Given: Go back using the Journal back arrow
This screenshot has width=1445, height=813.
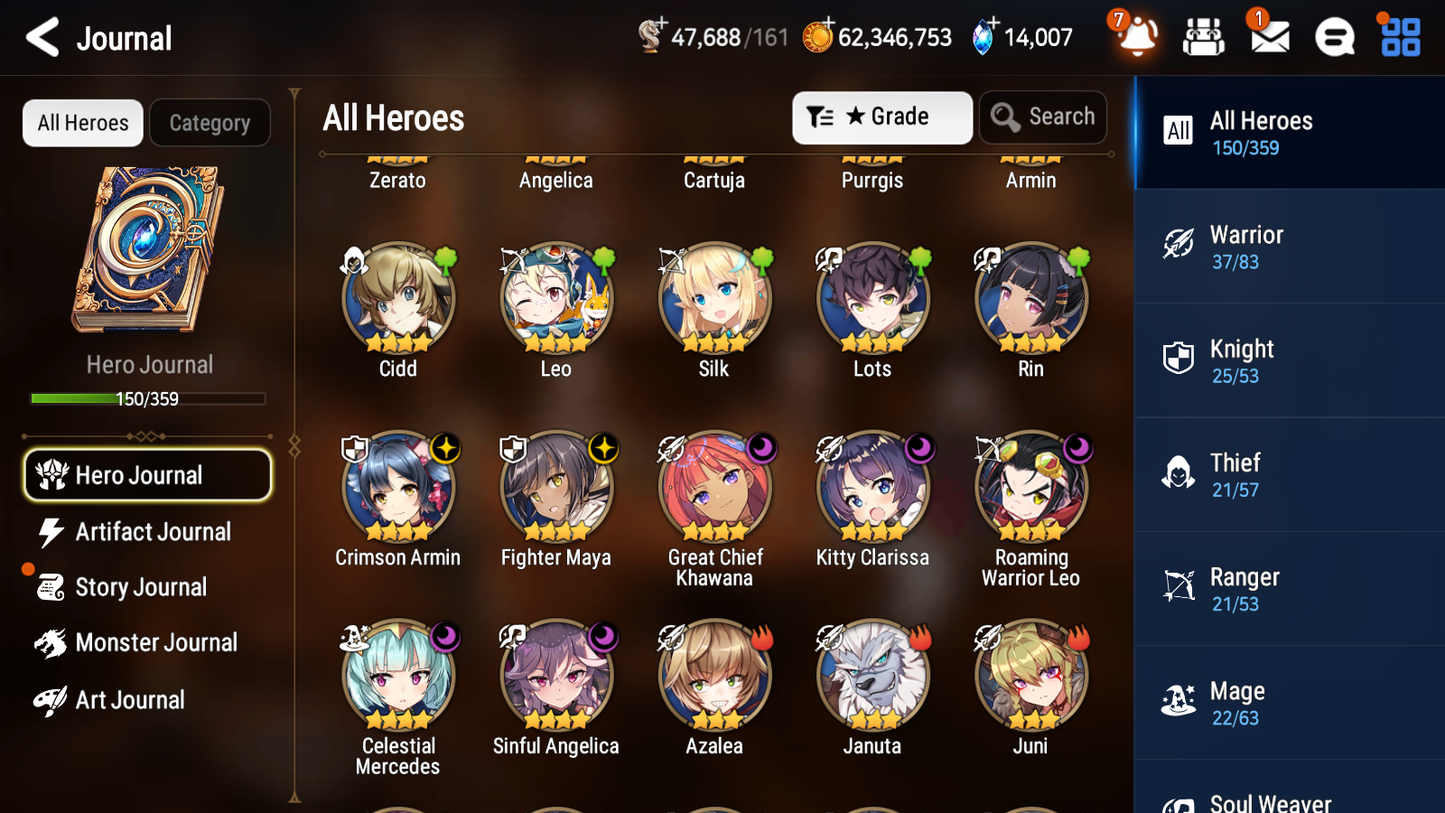Looking at the screenshot, I should [x=42, y=37].
